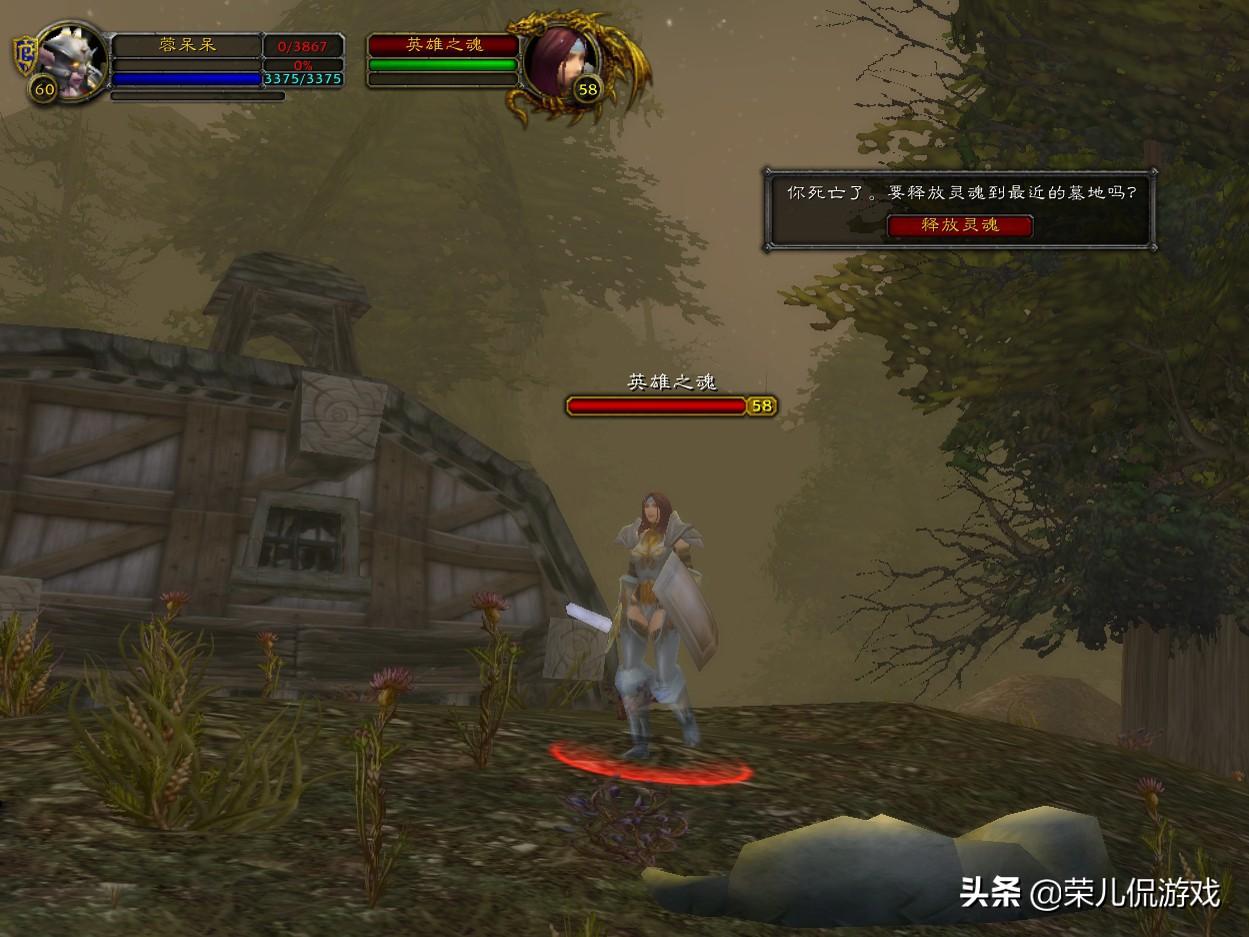
Task: Click the 释放灵魂 release spirit button
Action: [960, 225]
